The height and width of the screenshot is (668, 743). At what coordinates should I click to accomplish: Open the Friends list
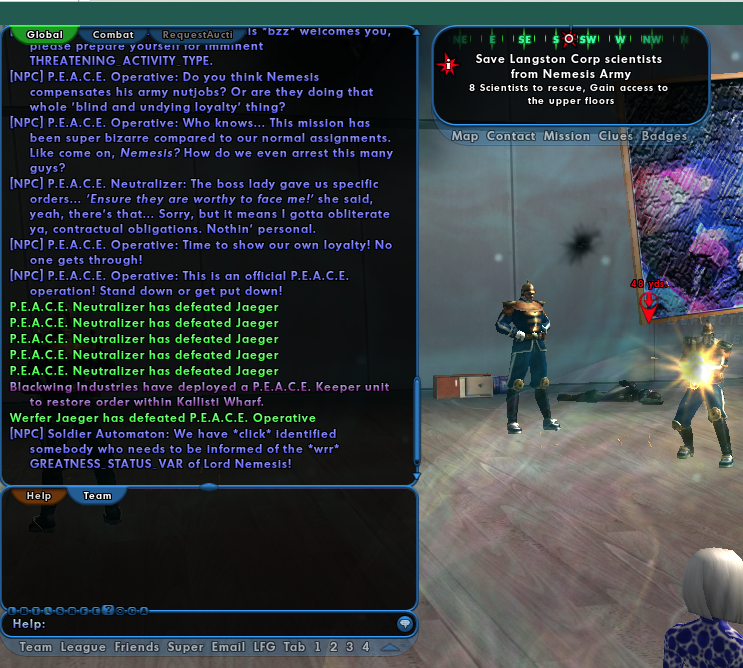point(136,647)
